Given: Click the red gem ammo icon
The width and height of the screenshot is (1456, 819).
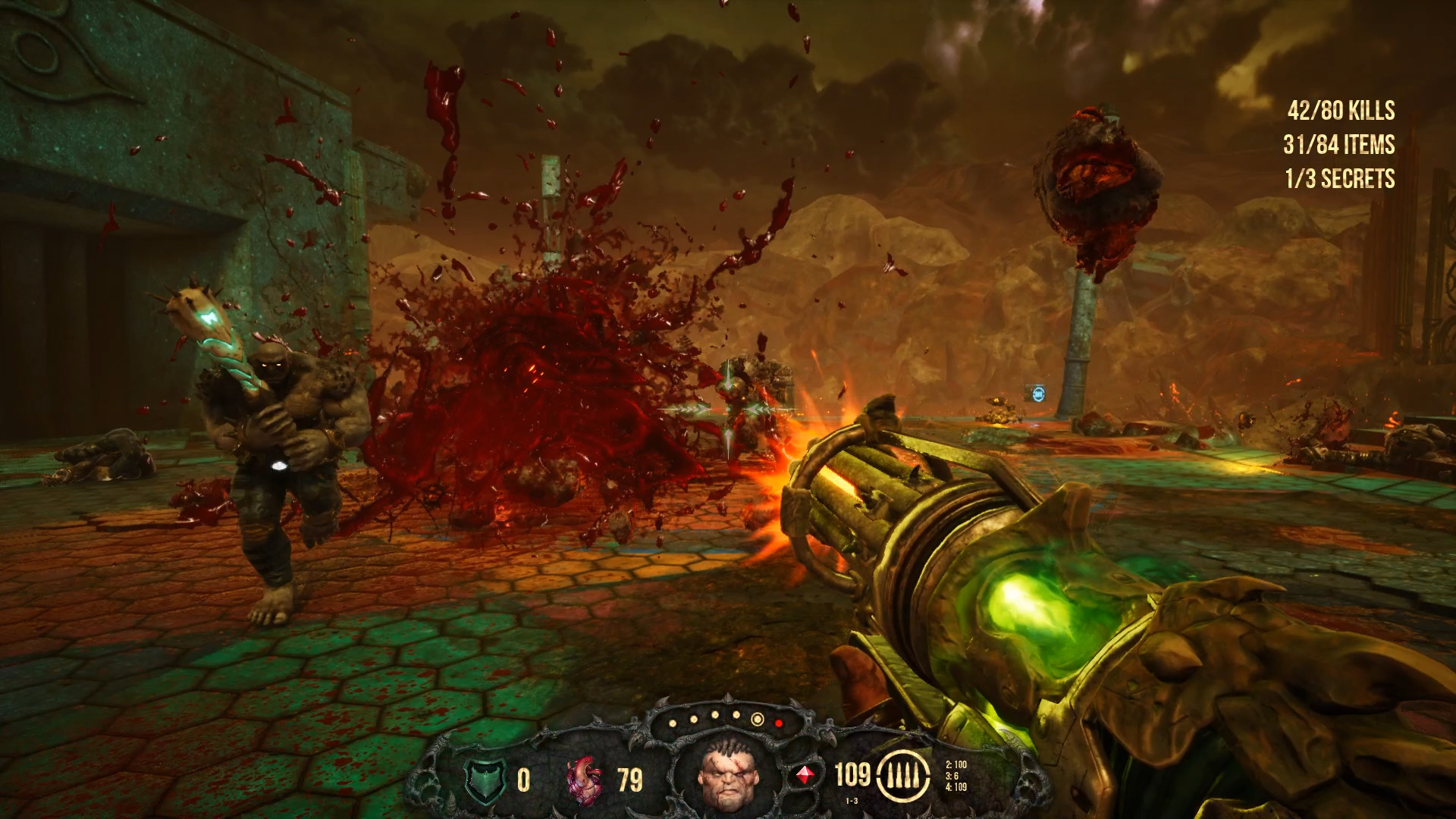Looking at the screenshot, I should click(805, 773).
